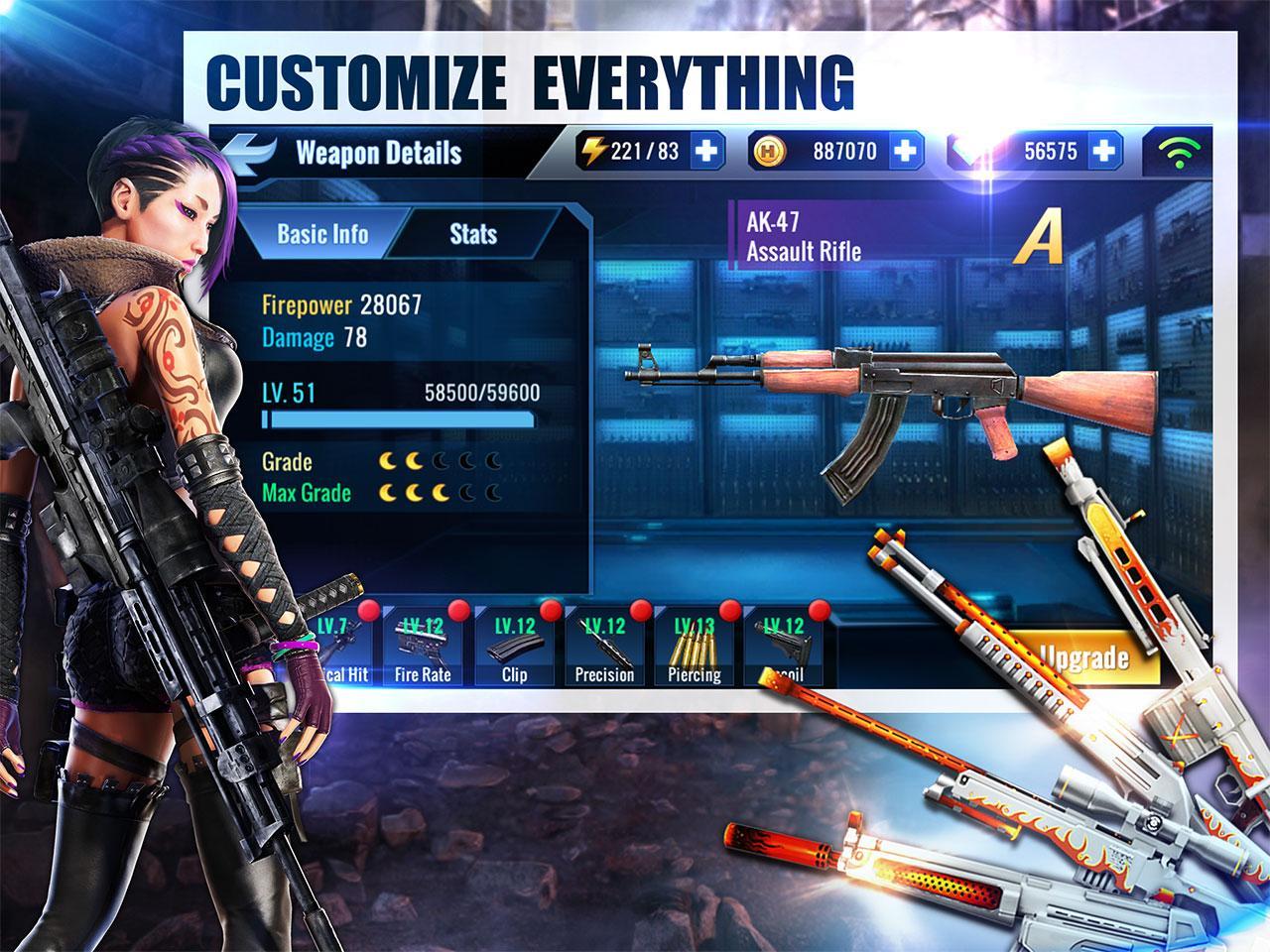Open the Fire Rate upgrade slot
This screenshot has height=952, width=1270.
pyautogui.click(x=423, y=648)
